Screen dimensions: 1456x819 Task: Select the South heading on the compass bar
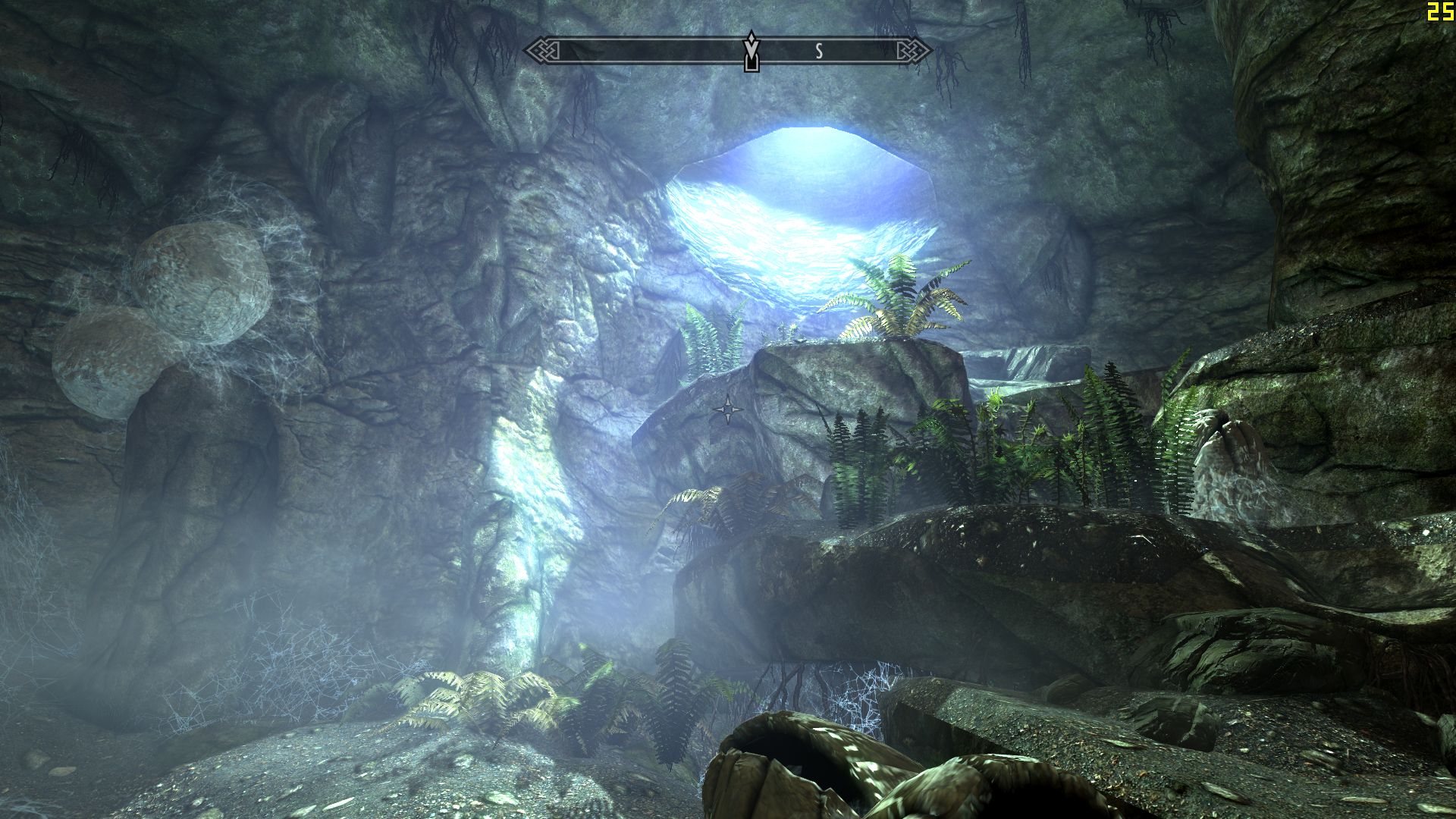tap(819, 52)
